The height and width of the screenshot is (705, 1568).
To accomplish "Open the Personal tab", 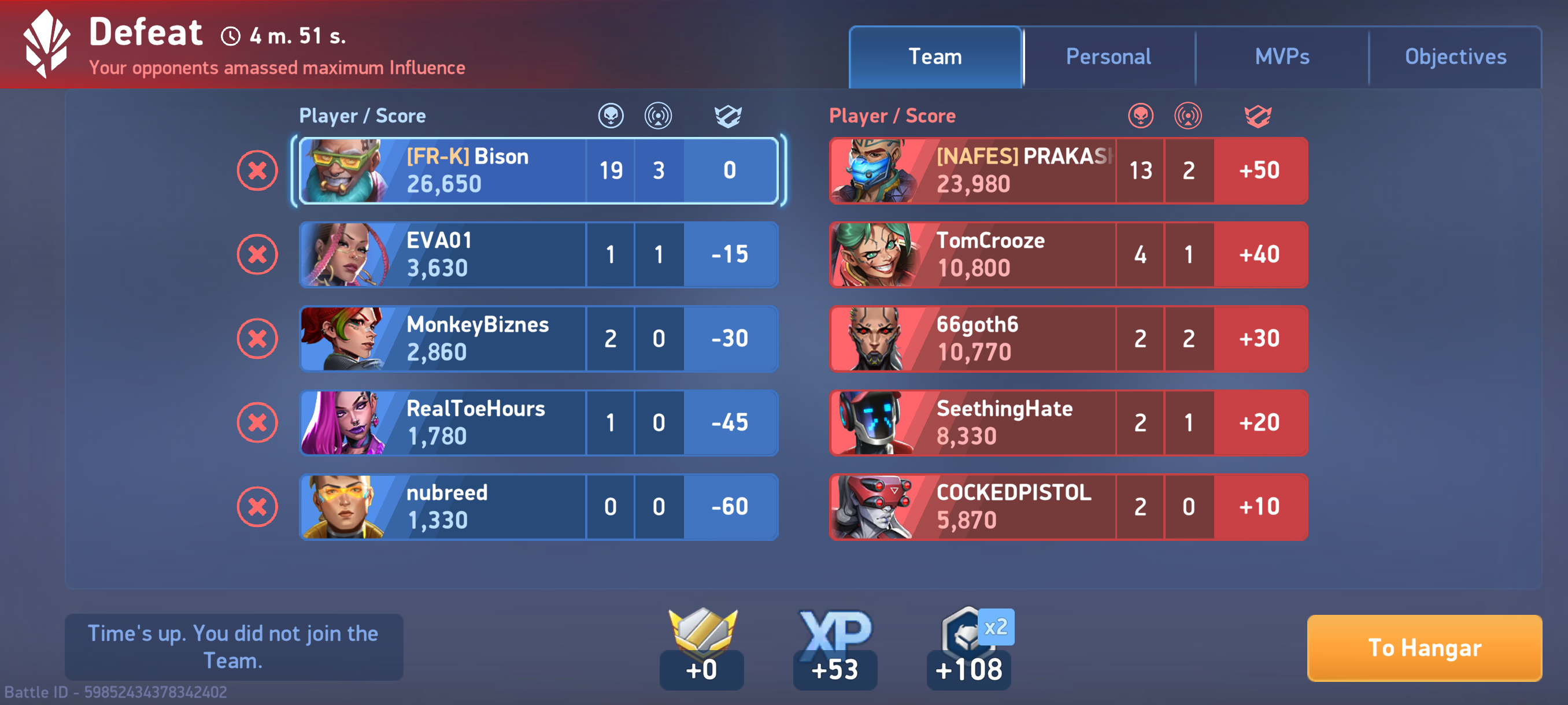I will point(1108,57).
